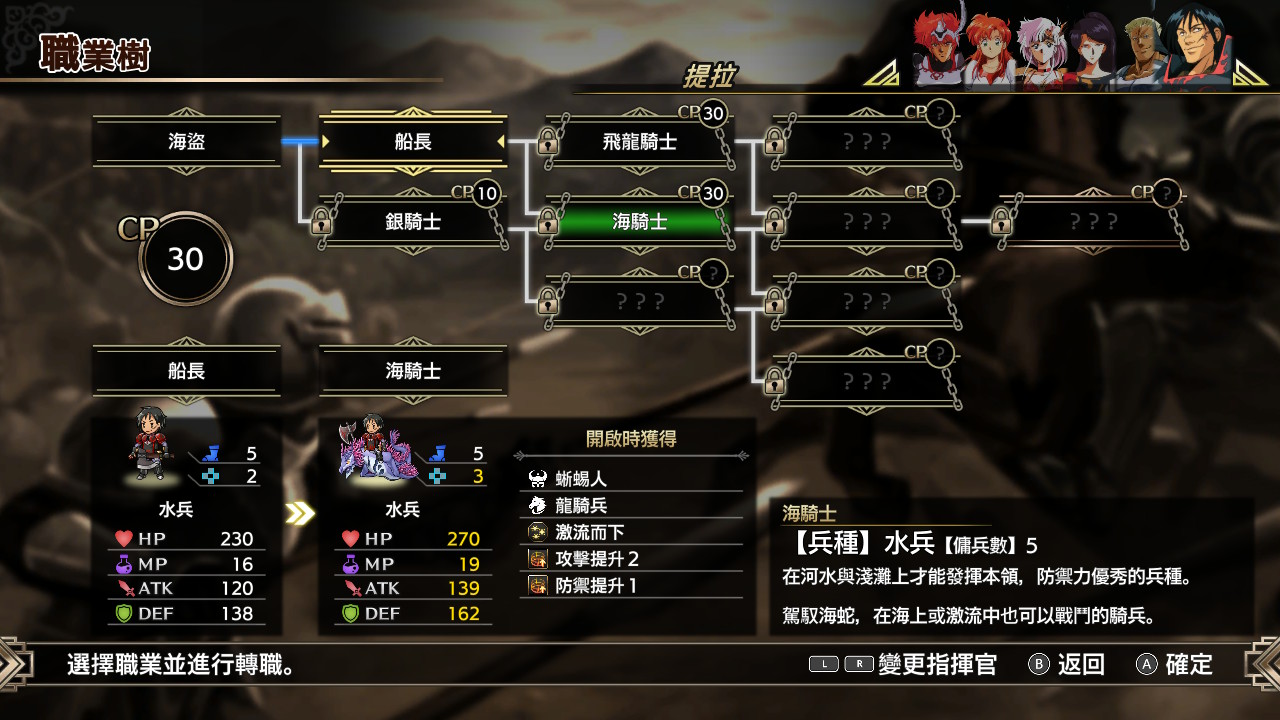The width and height of the screenshot is (1280, 720).
Task: Pick the locked 飛龍騎士 class node
Action: pos(640,142)
